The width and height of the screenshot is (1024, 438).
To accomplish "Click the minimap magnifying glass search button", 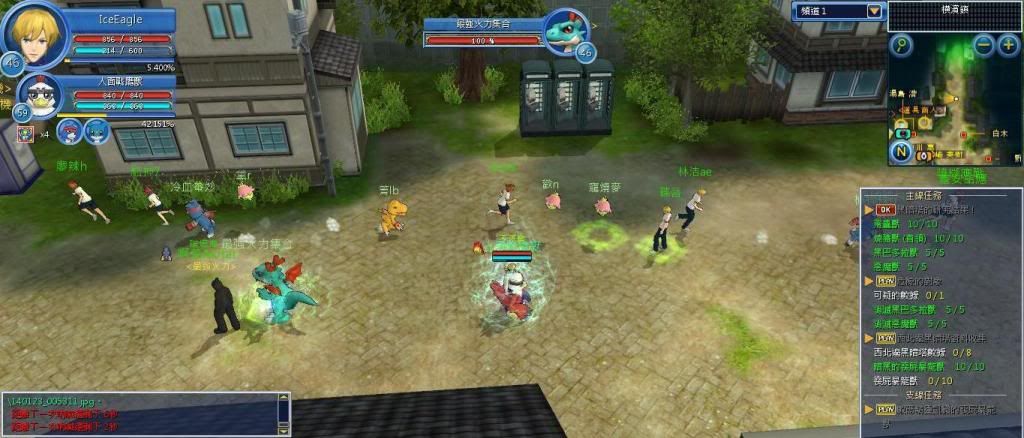I will pyautogui.click(x=903, y=45).
